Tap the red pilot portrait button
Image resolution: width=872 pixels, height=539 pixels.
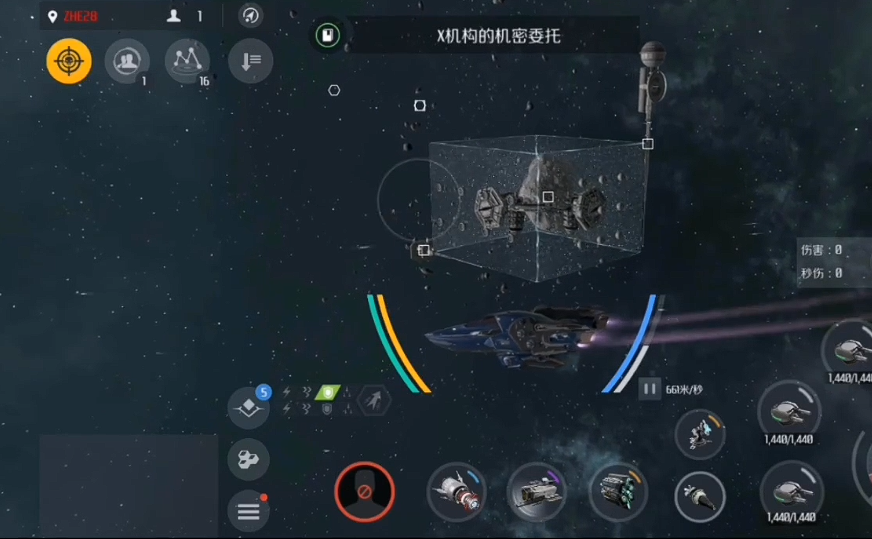pyautogui.click(x=364, y=492)
